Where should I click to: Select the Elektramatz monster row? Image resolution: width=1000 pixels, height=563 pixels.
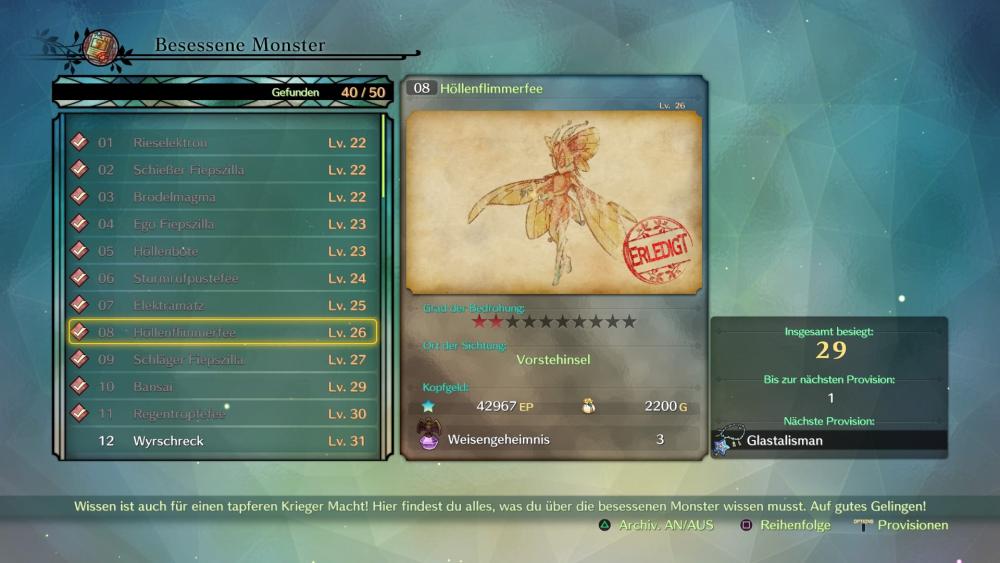(x=222, y=305)
